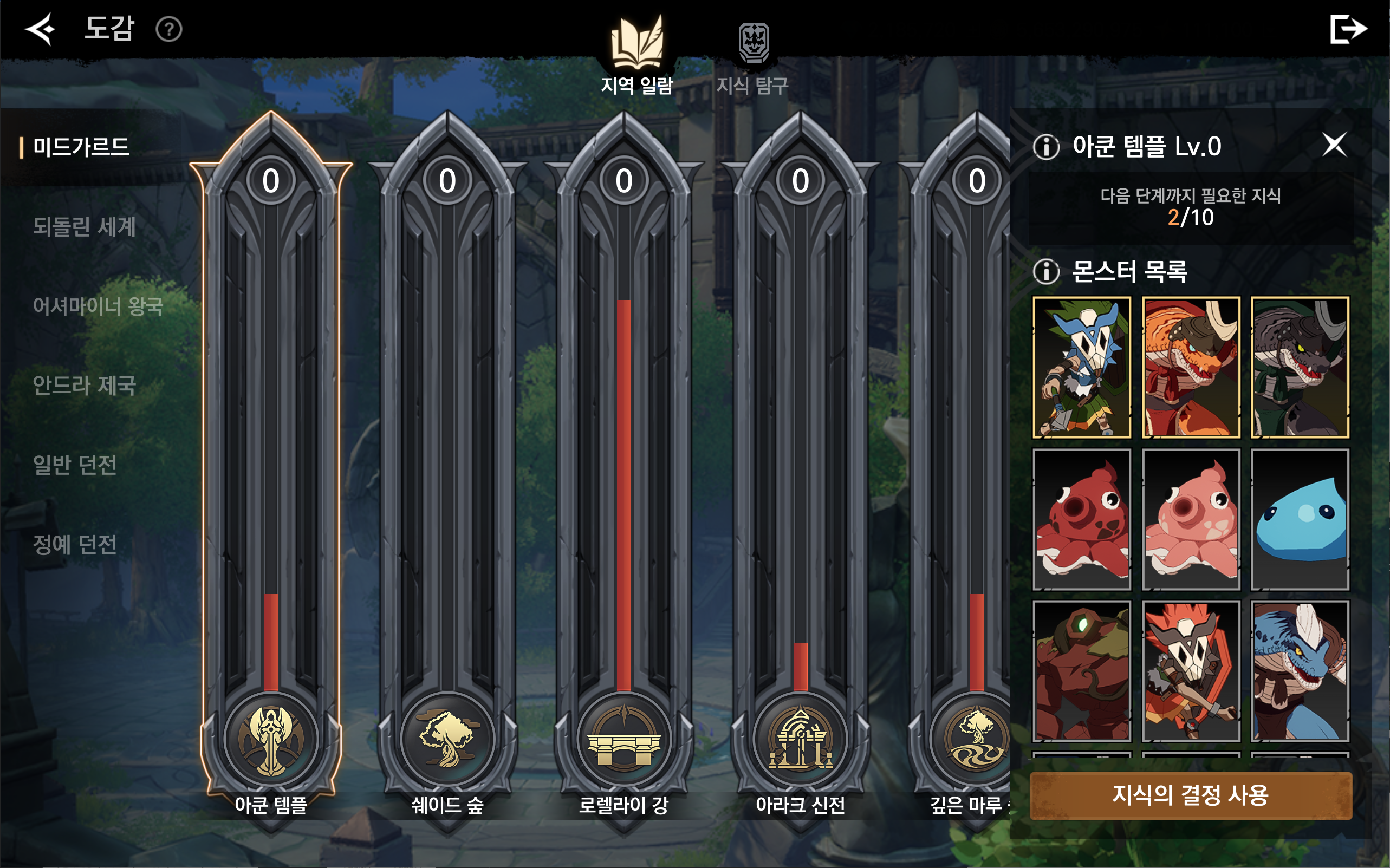Go back using the arrow button
This screenshot has height=868, width=1390.
[40, 29]
